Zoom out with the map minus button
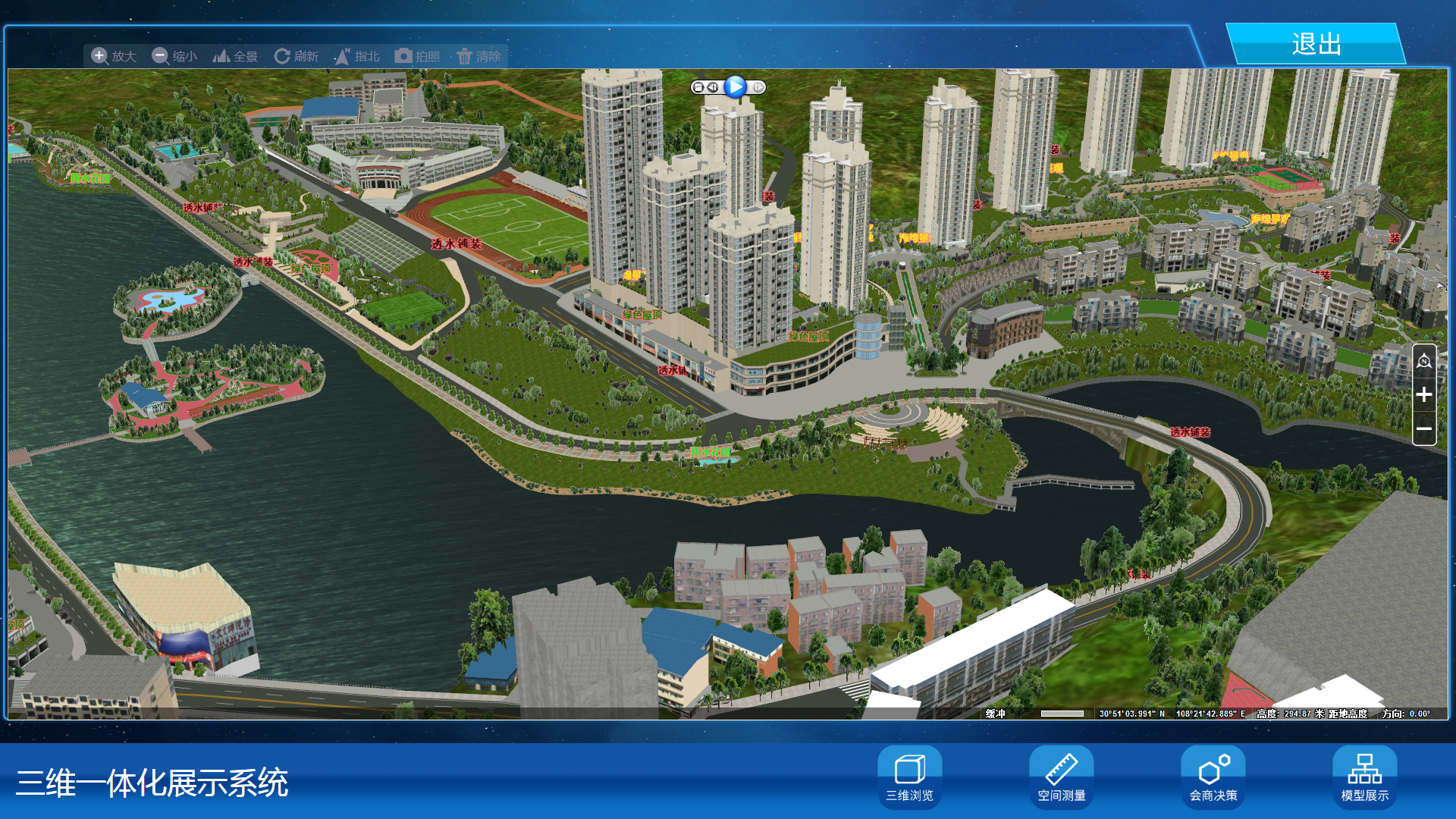The height and width of the screenshot is (819, 1456). (1424, 428)
